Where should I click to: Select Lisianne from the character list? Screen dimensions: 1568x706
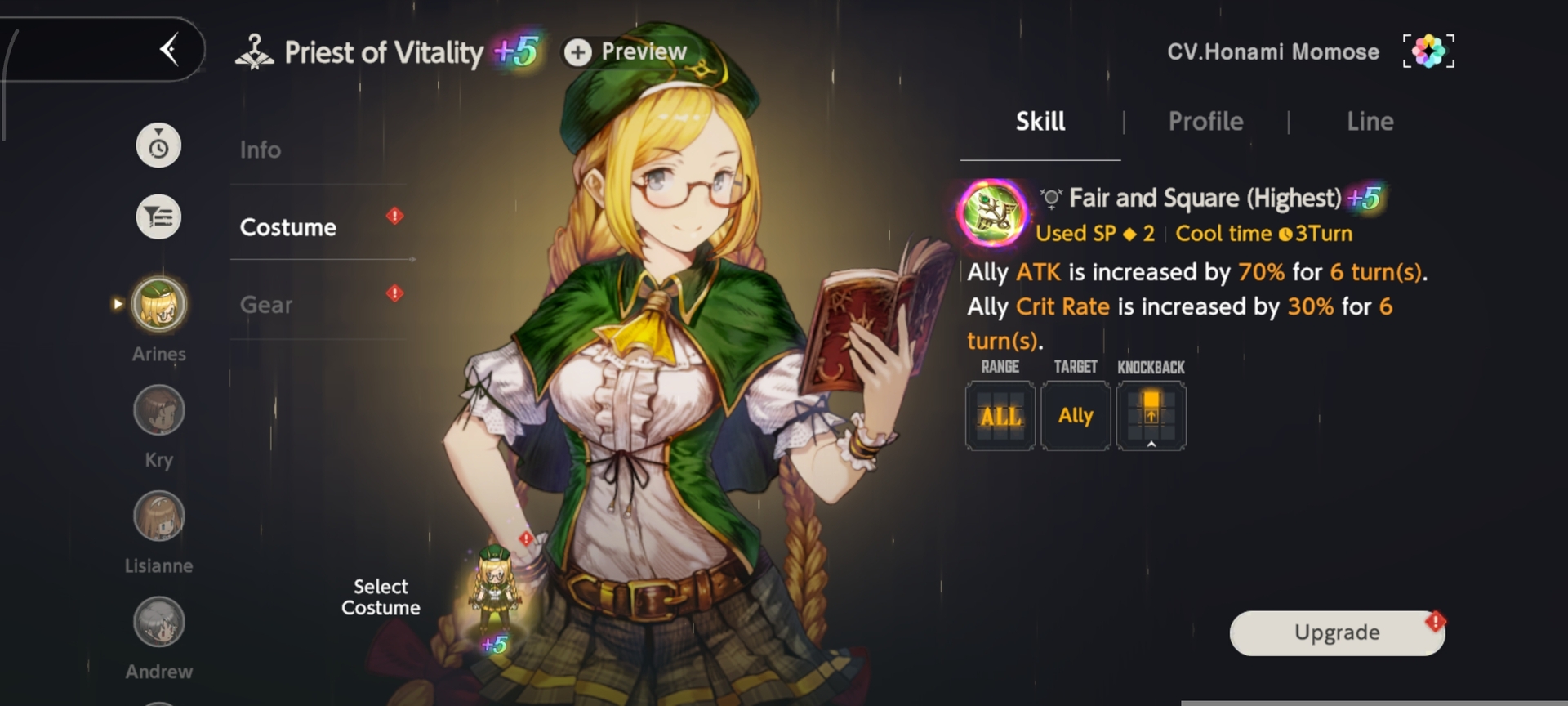(x=159, y=516)
